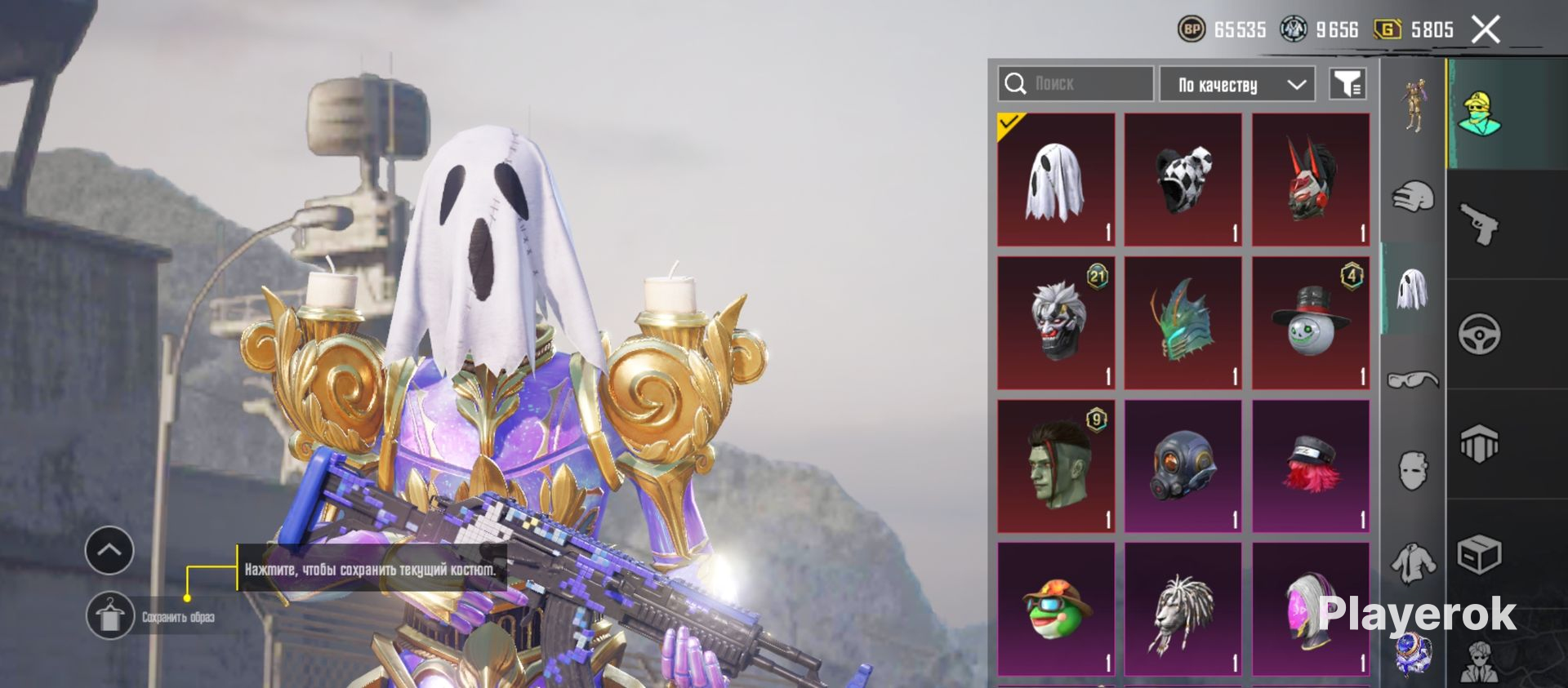Choose the checkered panda hood item
The image size is (1568, 688).
click(1183, 180)
